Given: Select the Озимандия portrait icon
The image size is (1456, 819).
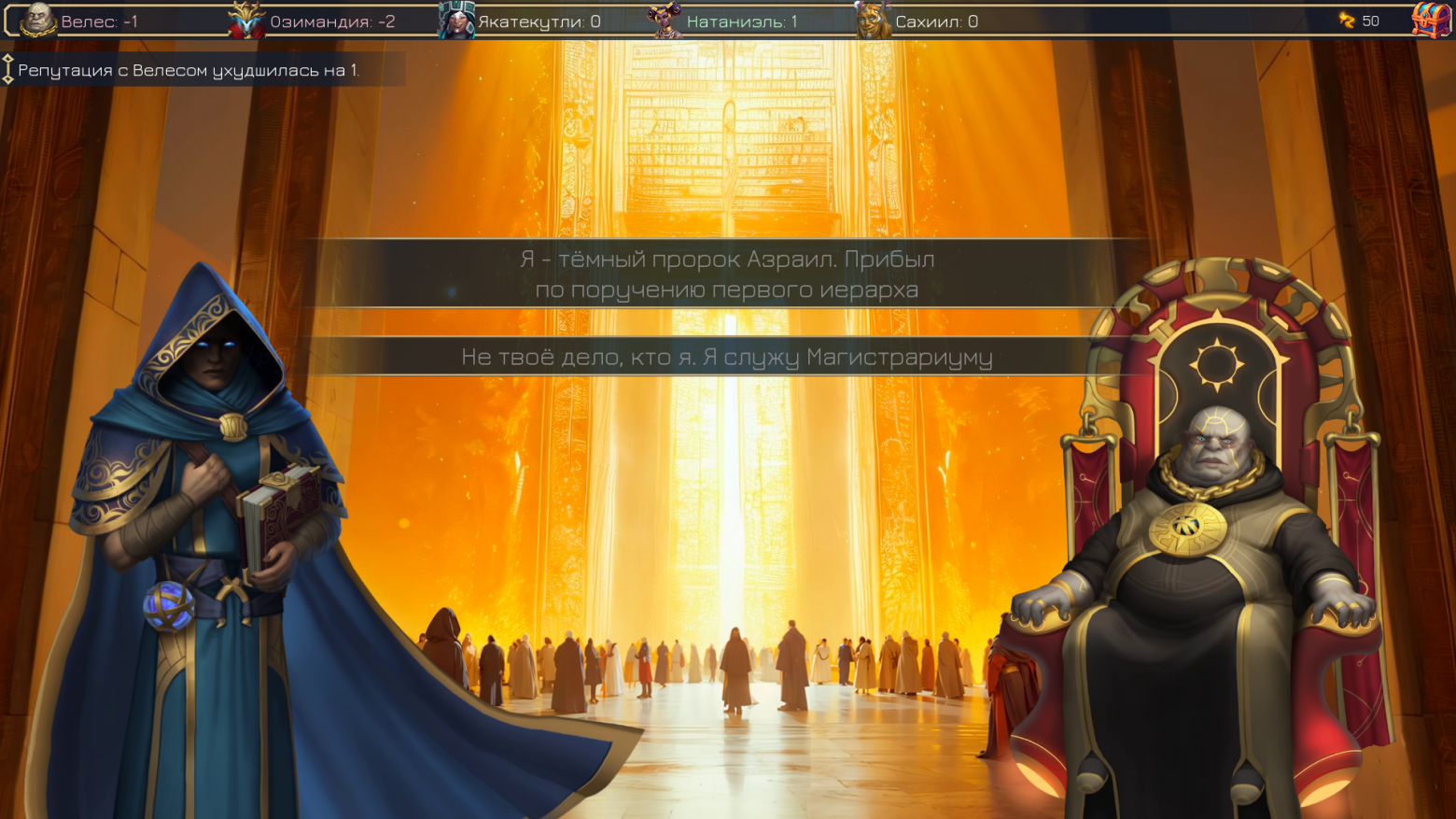Looking at the screenshot, I should pos(247,20).
